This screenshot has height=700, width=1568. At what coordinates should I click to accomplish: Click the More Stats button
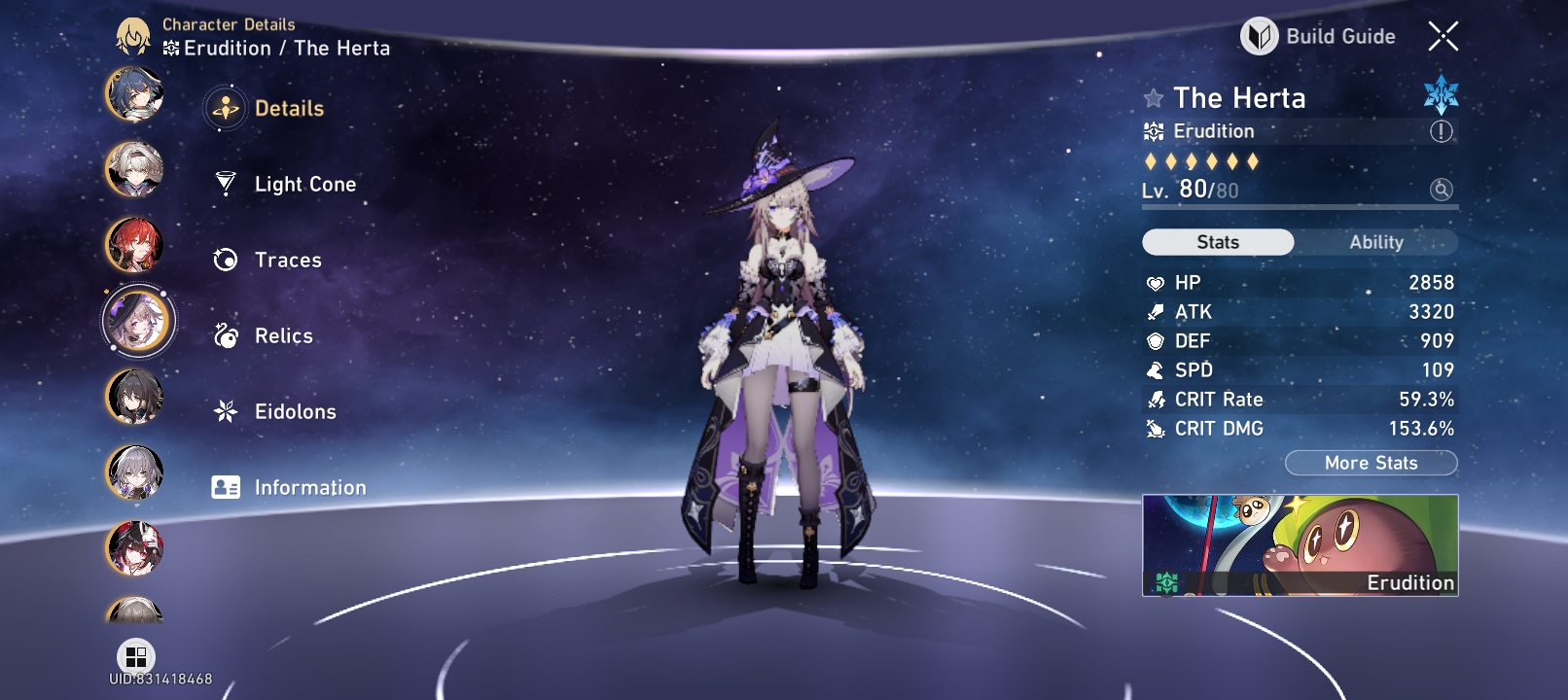1371,463
